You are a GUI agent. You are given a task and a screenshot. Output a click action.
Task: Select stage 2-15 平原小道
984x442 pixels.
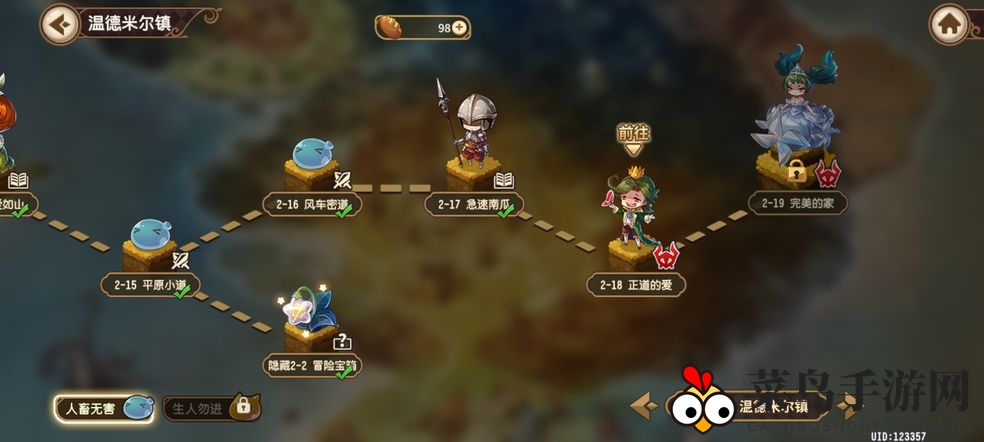point(150,250)
